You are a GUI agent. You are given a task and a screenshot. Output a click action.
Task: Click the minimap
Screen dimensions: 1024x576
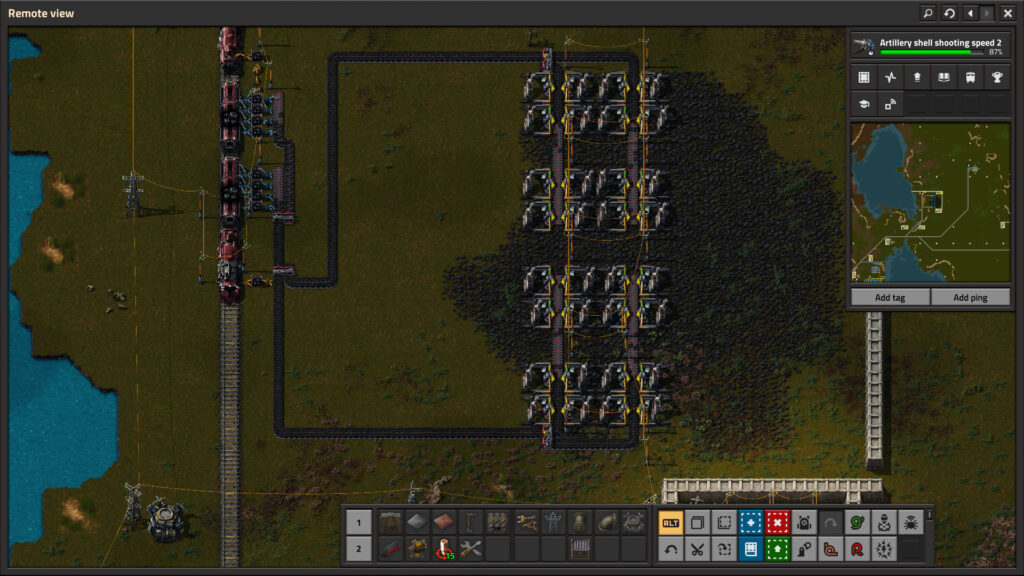tap(929, 203)
